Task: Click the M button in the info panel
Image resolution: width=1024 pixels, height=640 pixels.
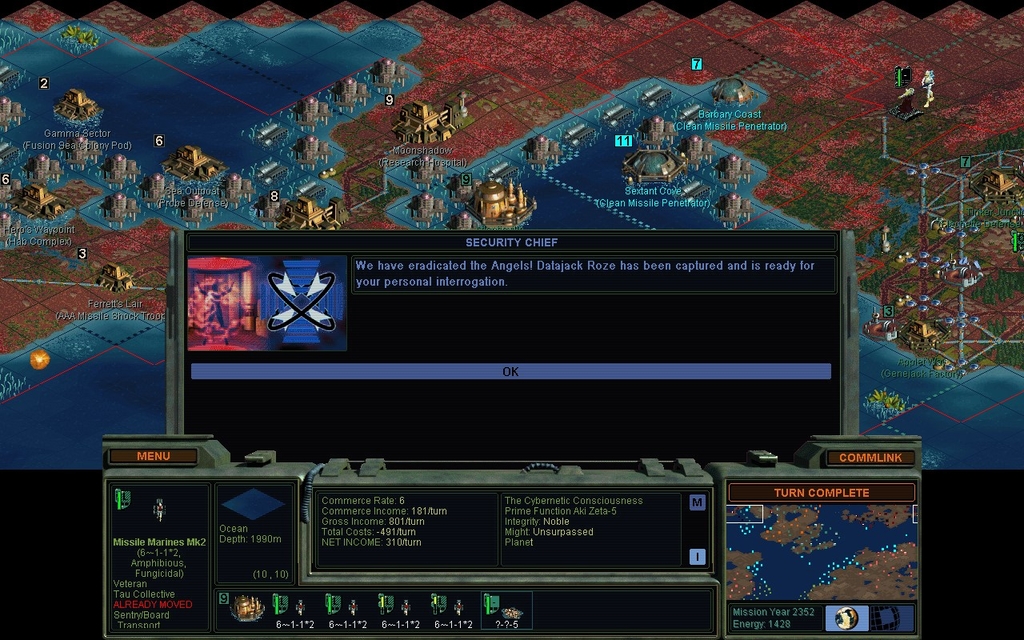Action: tap(697, 503)
